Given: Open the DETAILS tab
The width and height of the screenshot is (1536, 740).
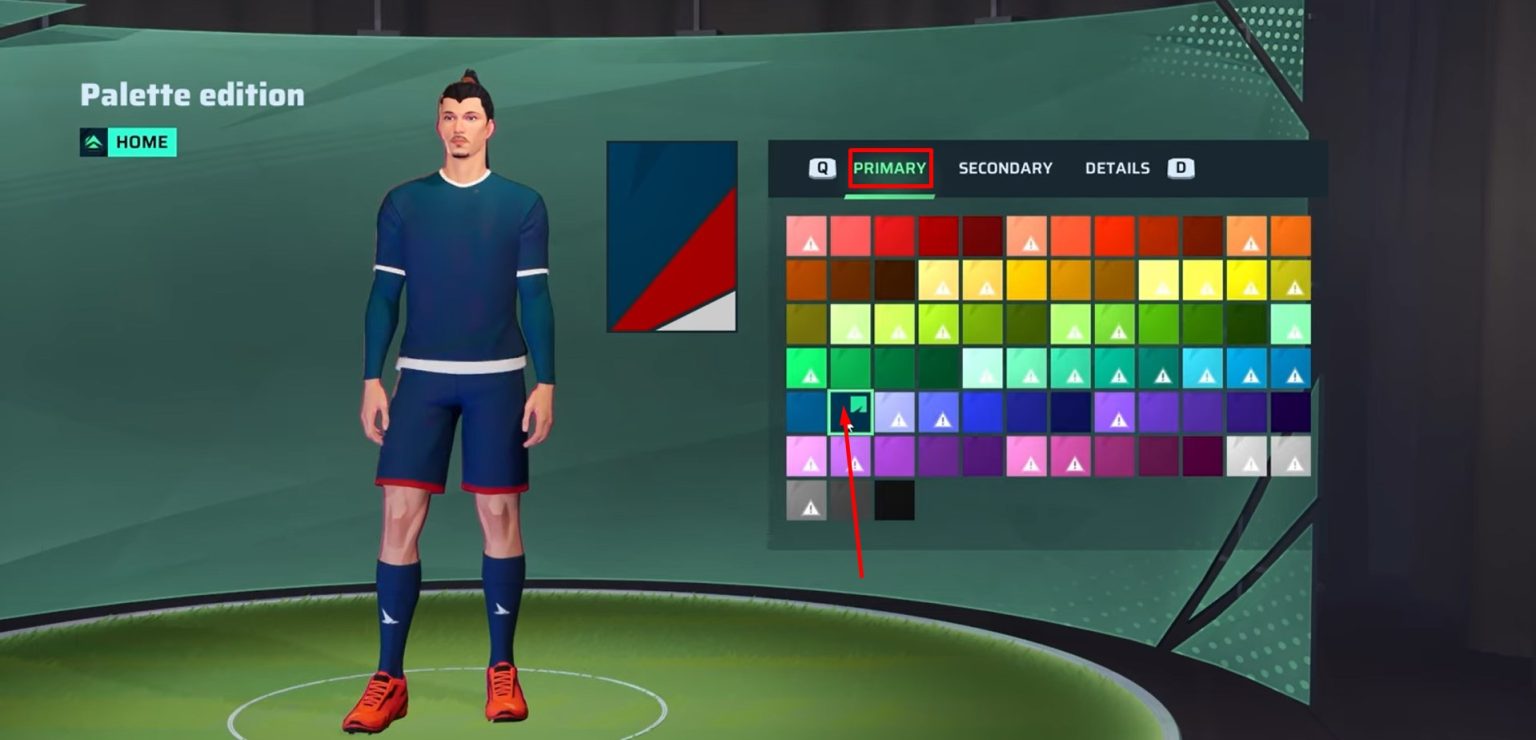Looking at the screenshot, I should point(1116,168).
